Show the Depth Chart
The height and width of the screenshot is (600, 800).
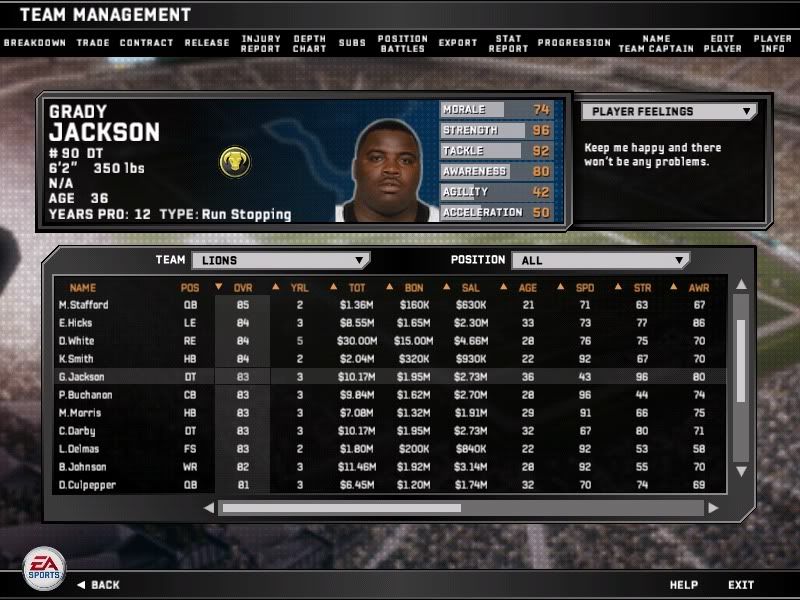(x=310, y=43)
